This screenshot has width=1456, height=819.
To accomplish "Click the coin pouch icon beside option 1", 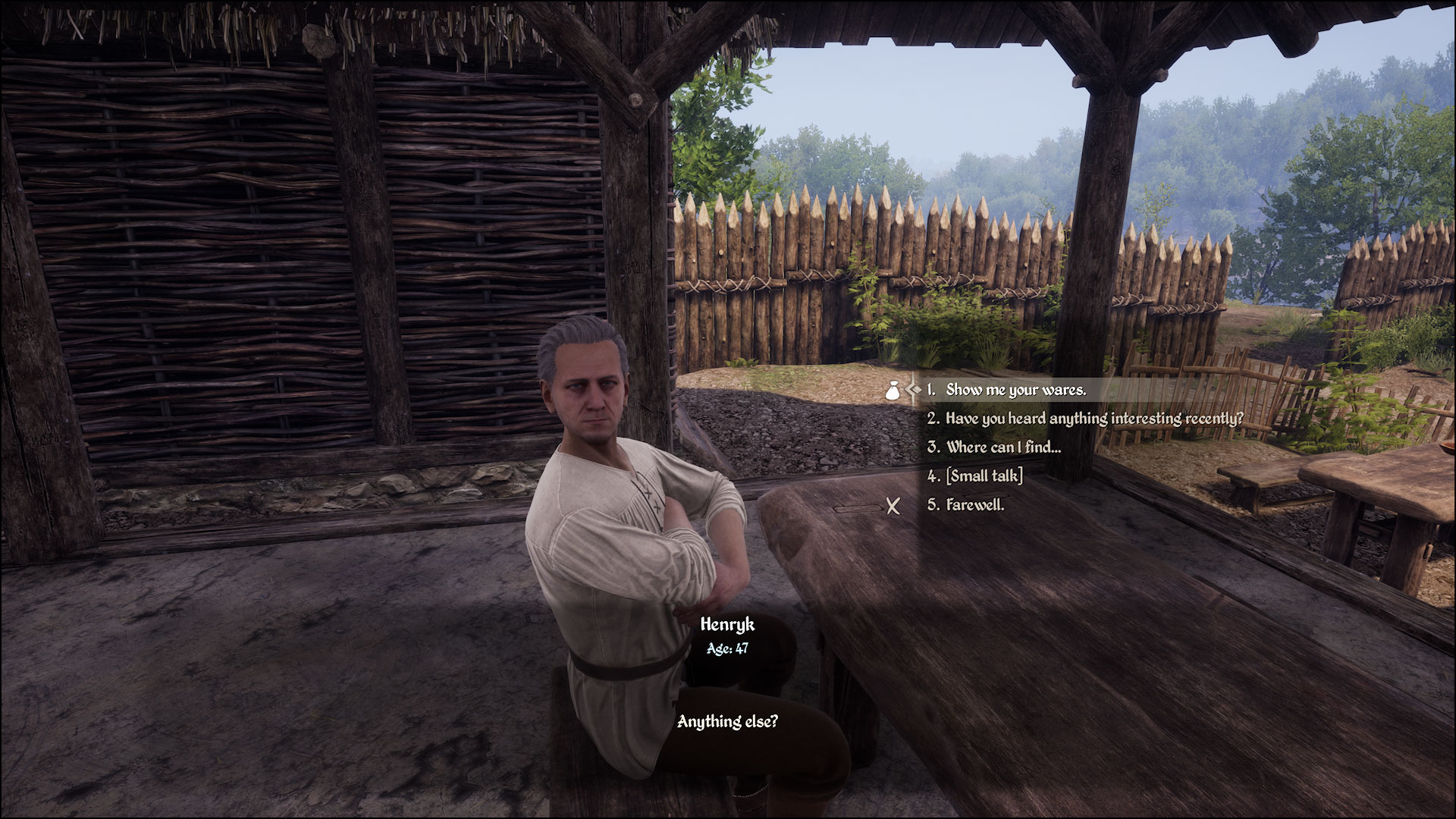I will (893, 391).
